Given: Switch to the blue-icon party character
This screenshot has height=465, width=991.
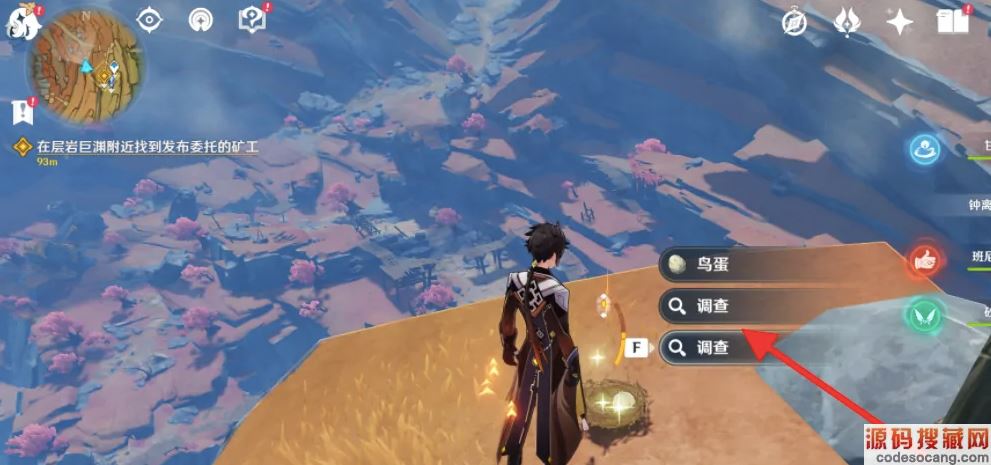Looking at the screenshot, I should point(924,151).
